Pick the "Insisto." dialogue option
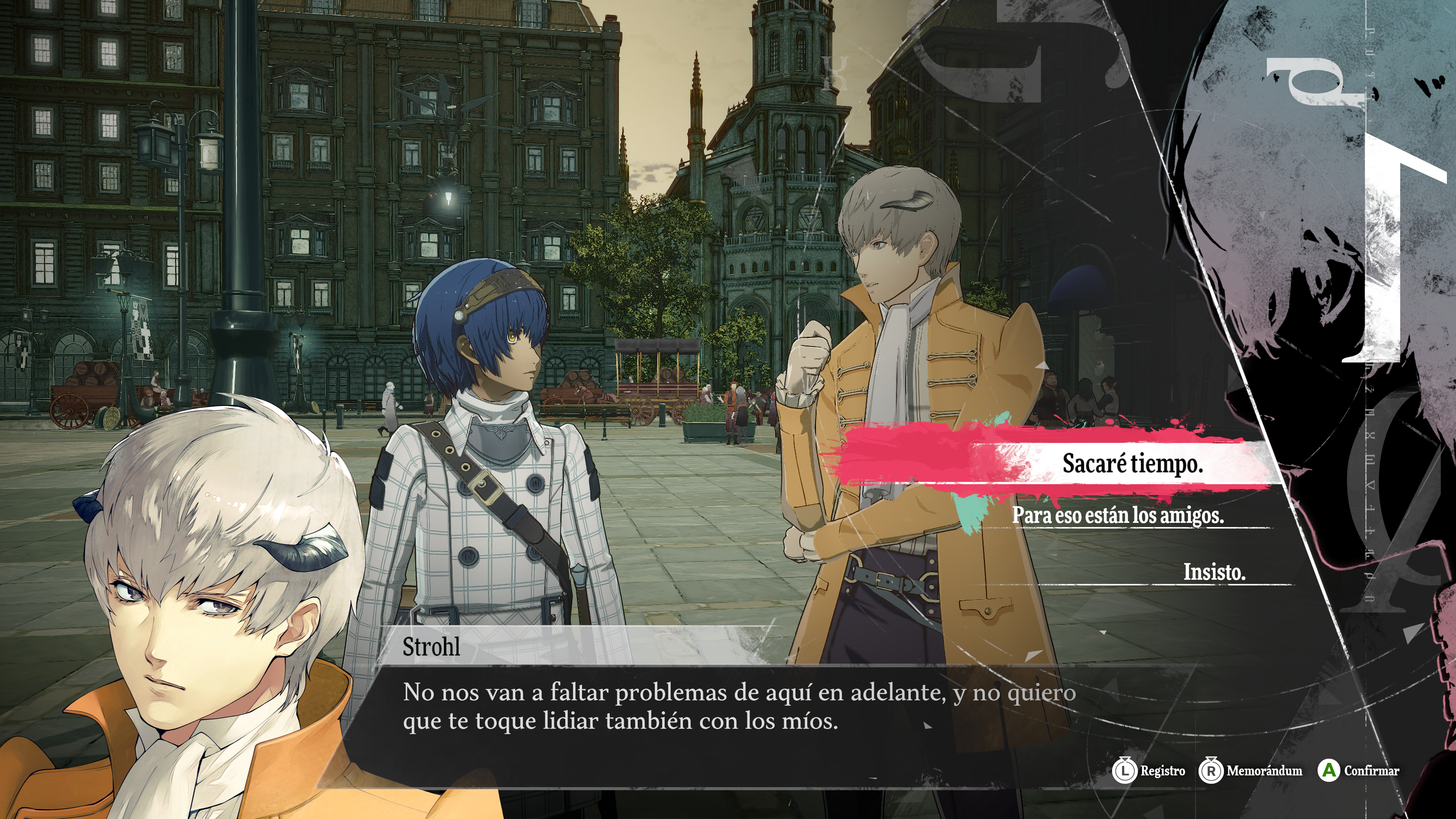Image resolution: width=1456 pixels, height=819 pixels. coord(1214,571)
